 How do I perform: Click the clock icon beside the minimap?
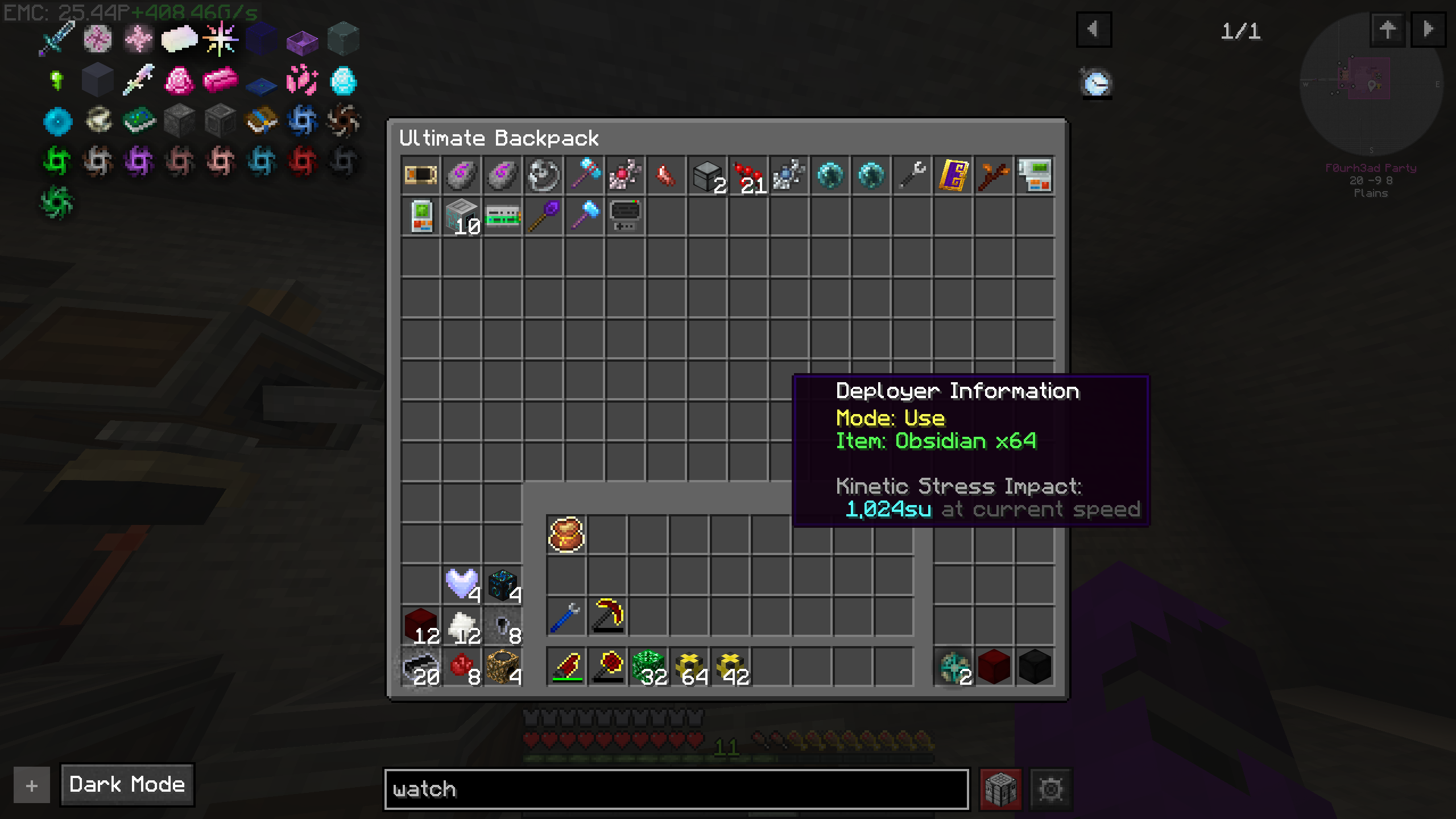[1097, 83]
